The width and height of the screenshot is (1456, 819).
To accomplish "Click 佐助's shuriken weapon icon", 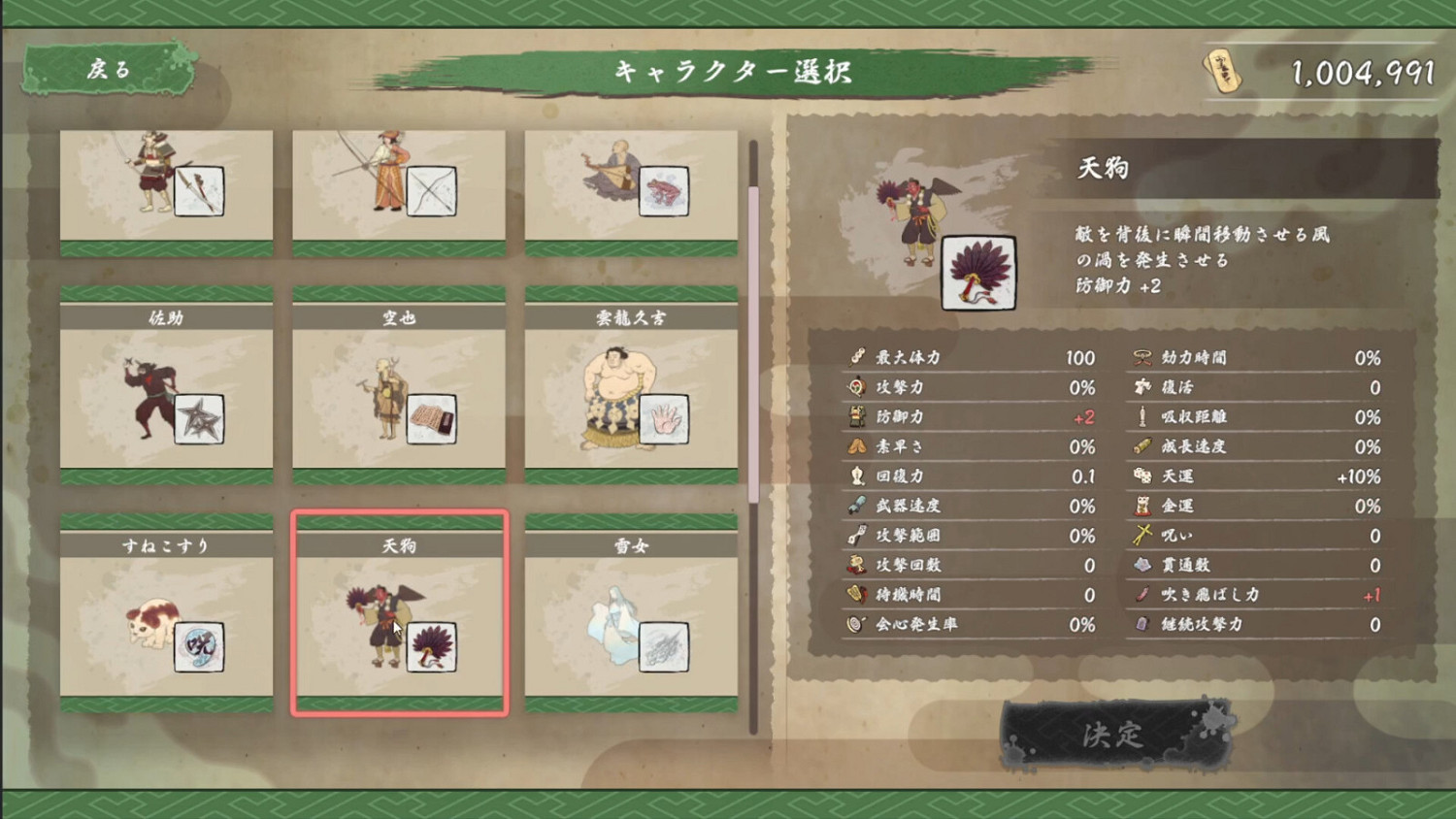I will click(199, 420).
